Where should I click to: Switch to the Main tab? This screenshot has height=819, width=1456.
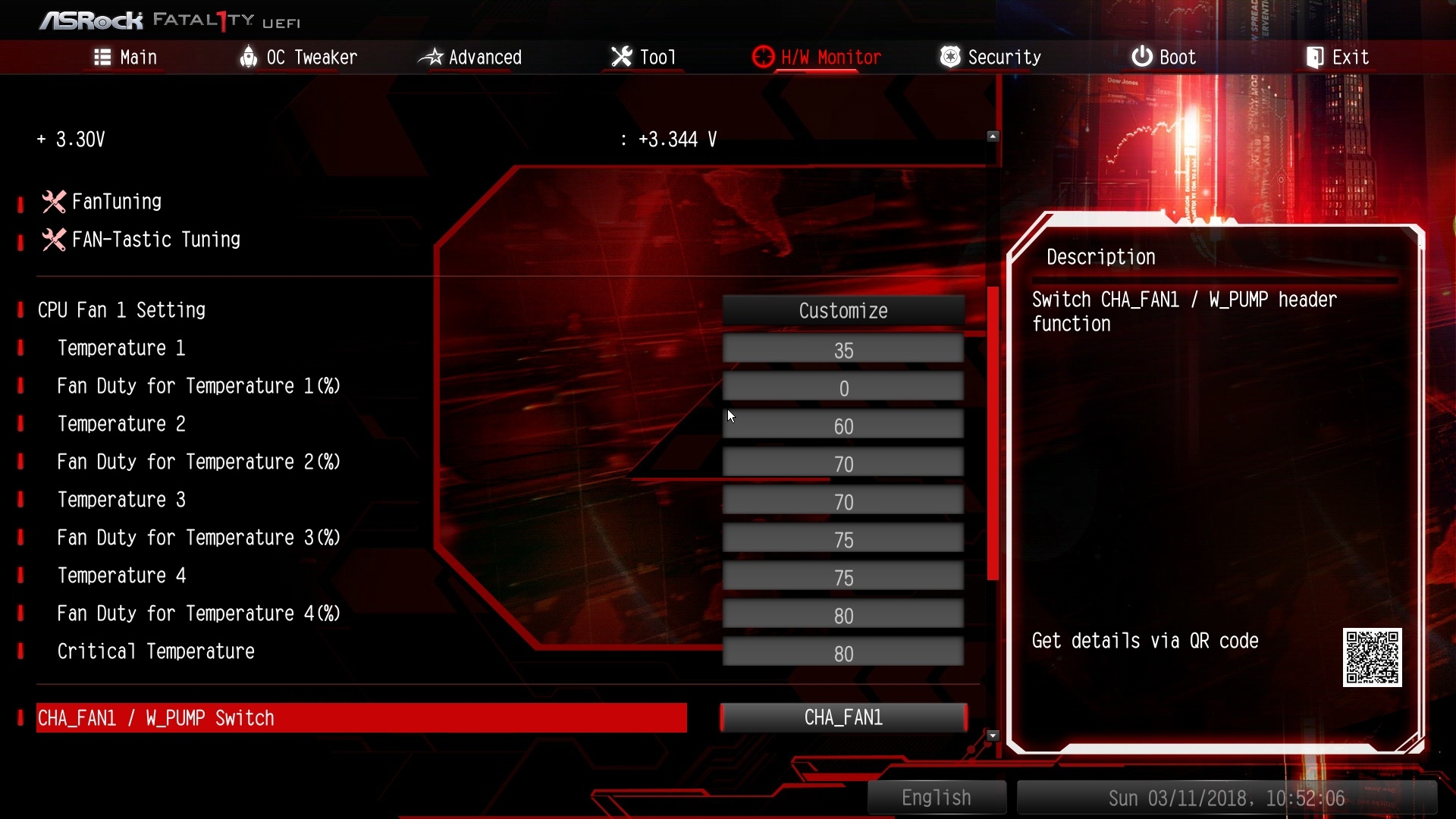tap(126, 58)
